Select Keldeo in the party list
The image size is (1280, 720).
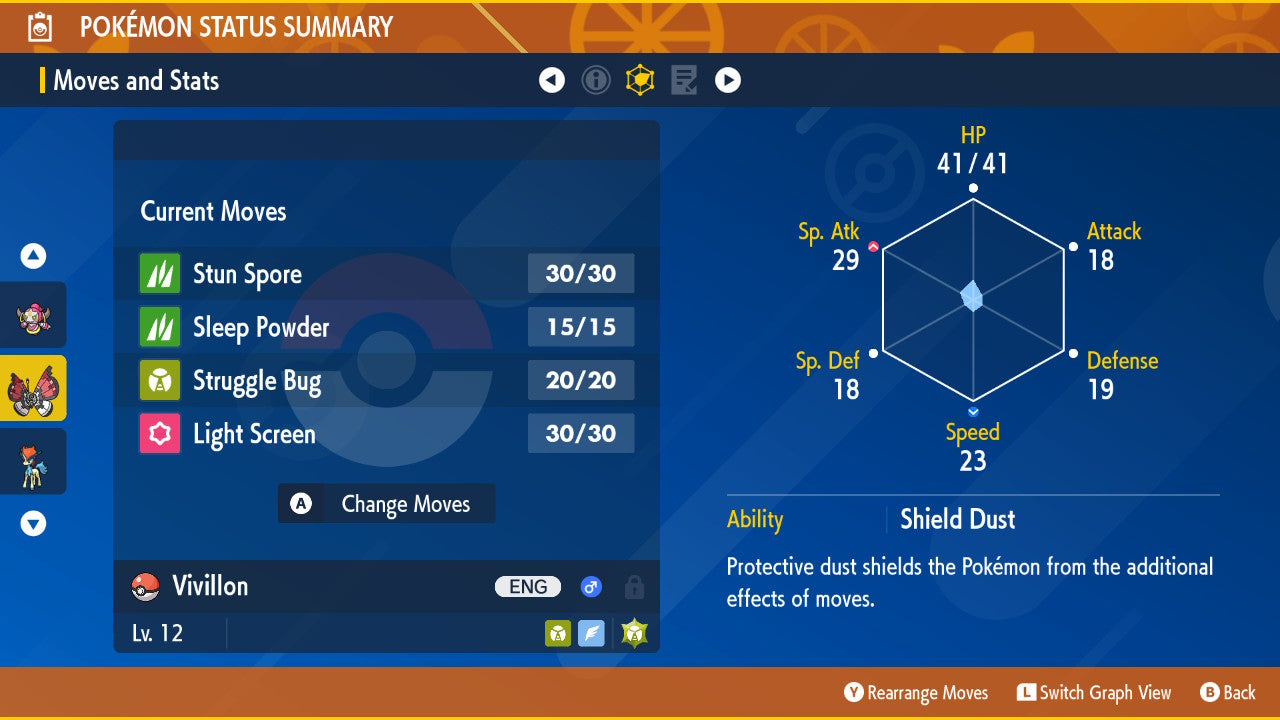33,461
